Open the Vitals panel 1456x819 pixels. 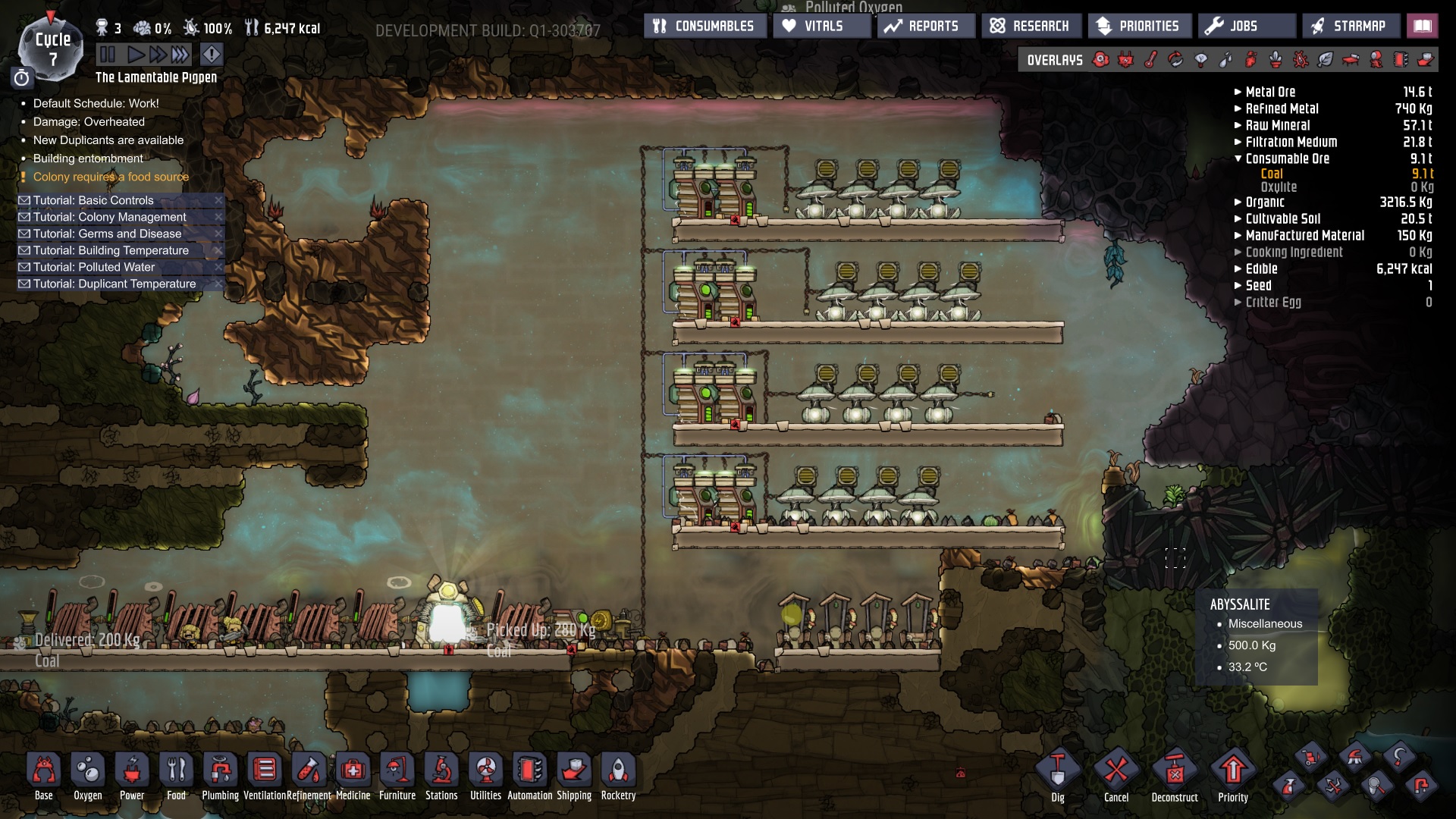(822, 26)
